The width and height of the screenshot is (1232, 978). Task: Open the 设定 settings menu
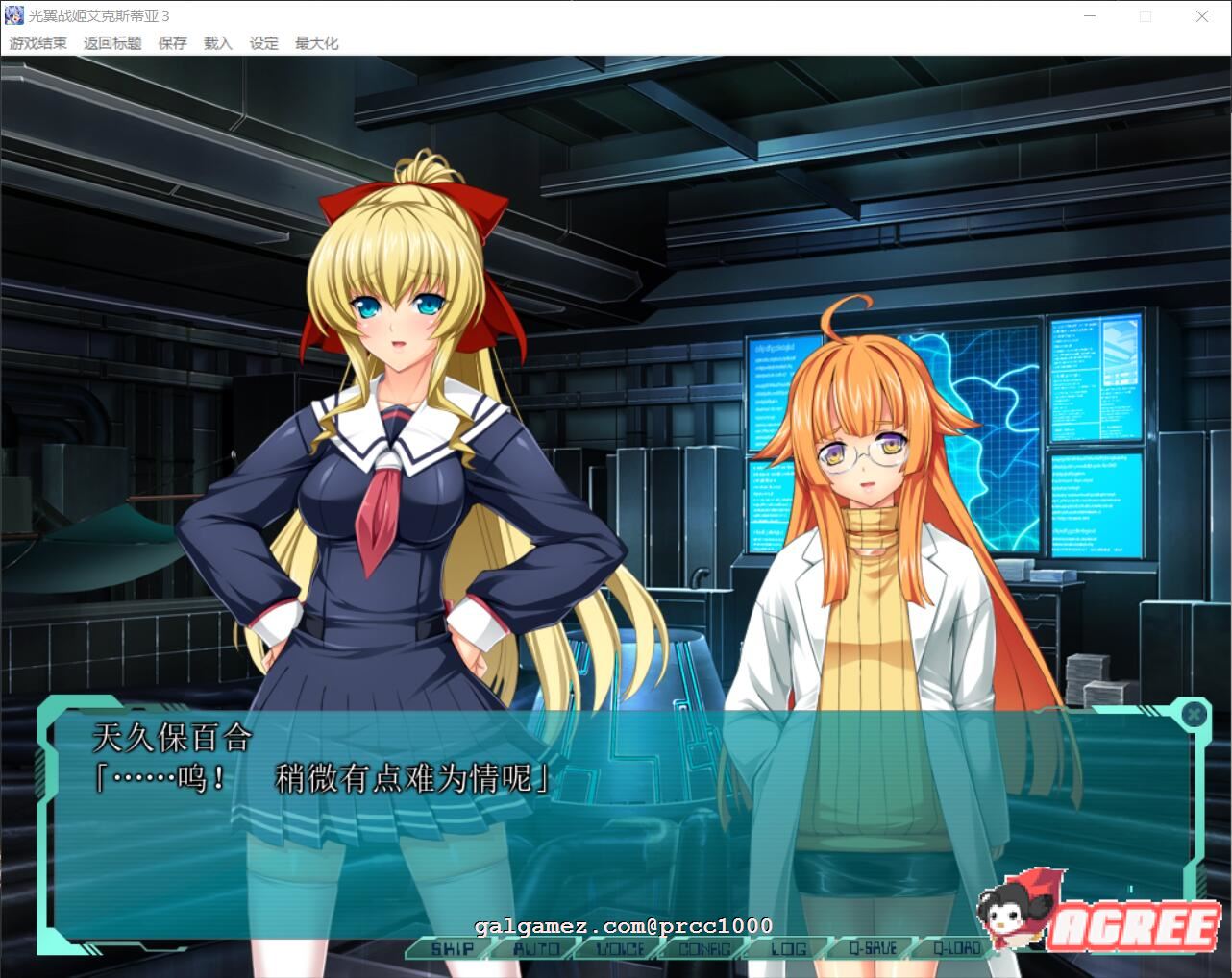pos(263,43)
